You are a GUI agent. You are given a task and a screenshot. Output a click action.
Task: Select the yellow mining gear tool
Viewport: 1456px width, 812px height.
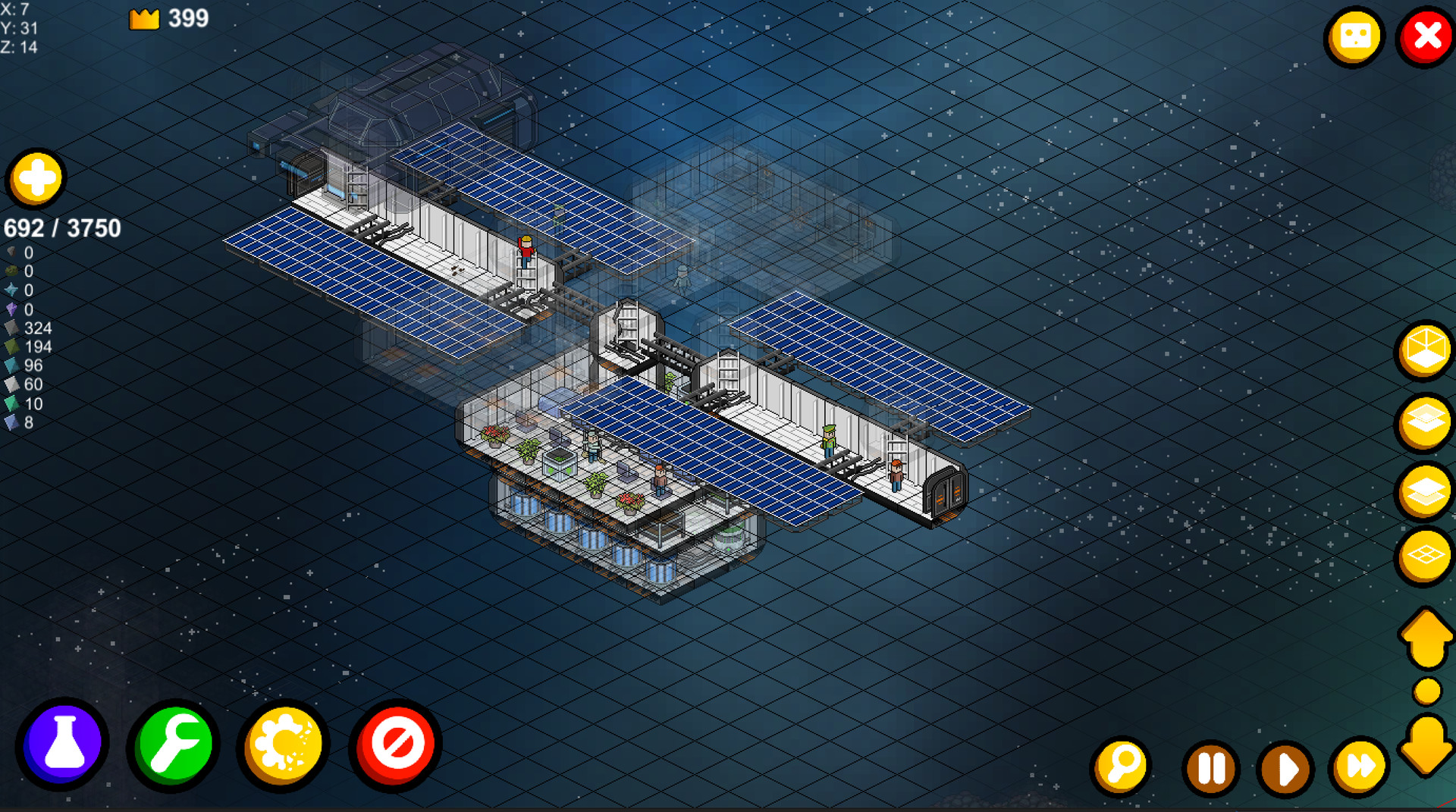(282, 744)
